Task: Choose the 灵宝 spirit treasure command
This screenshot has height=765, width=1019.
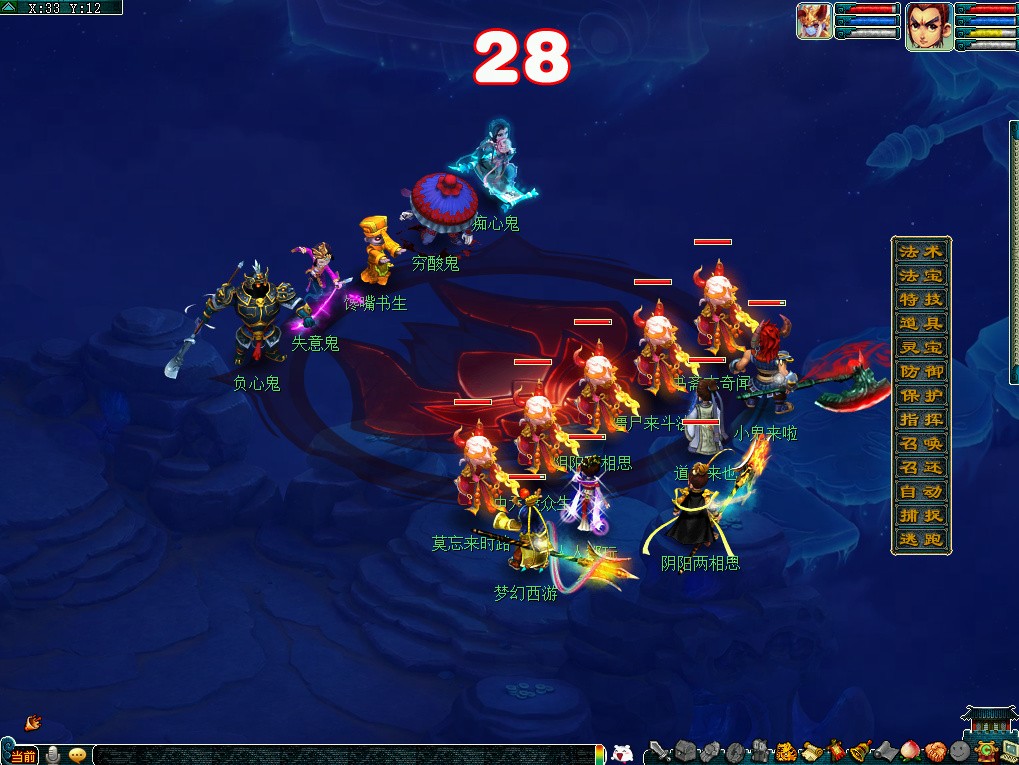Action: pos(920,347)
